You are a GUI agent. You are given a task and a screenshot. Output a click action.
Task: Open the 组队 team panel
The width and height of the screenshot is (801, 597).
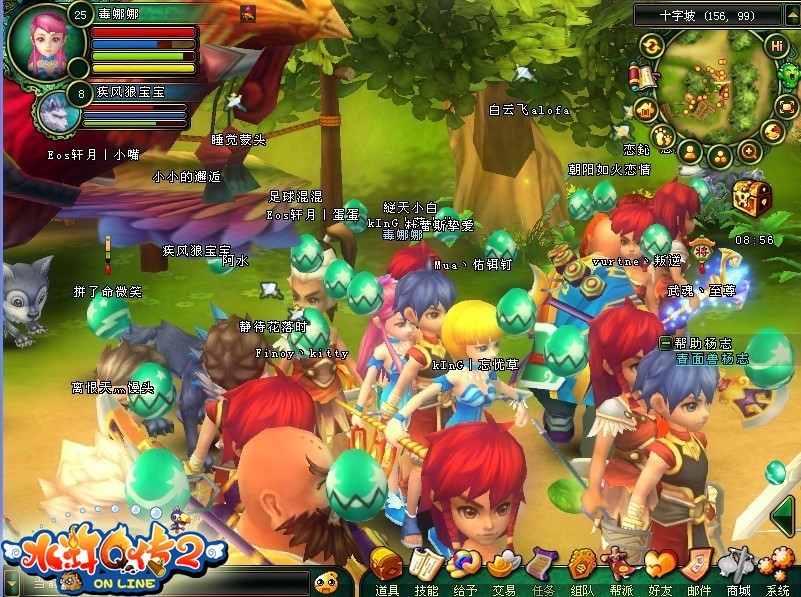[582, 569]
